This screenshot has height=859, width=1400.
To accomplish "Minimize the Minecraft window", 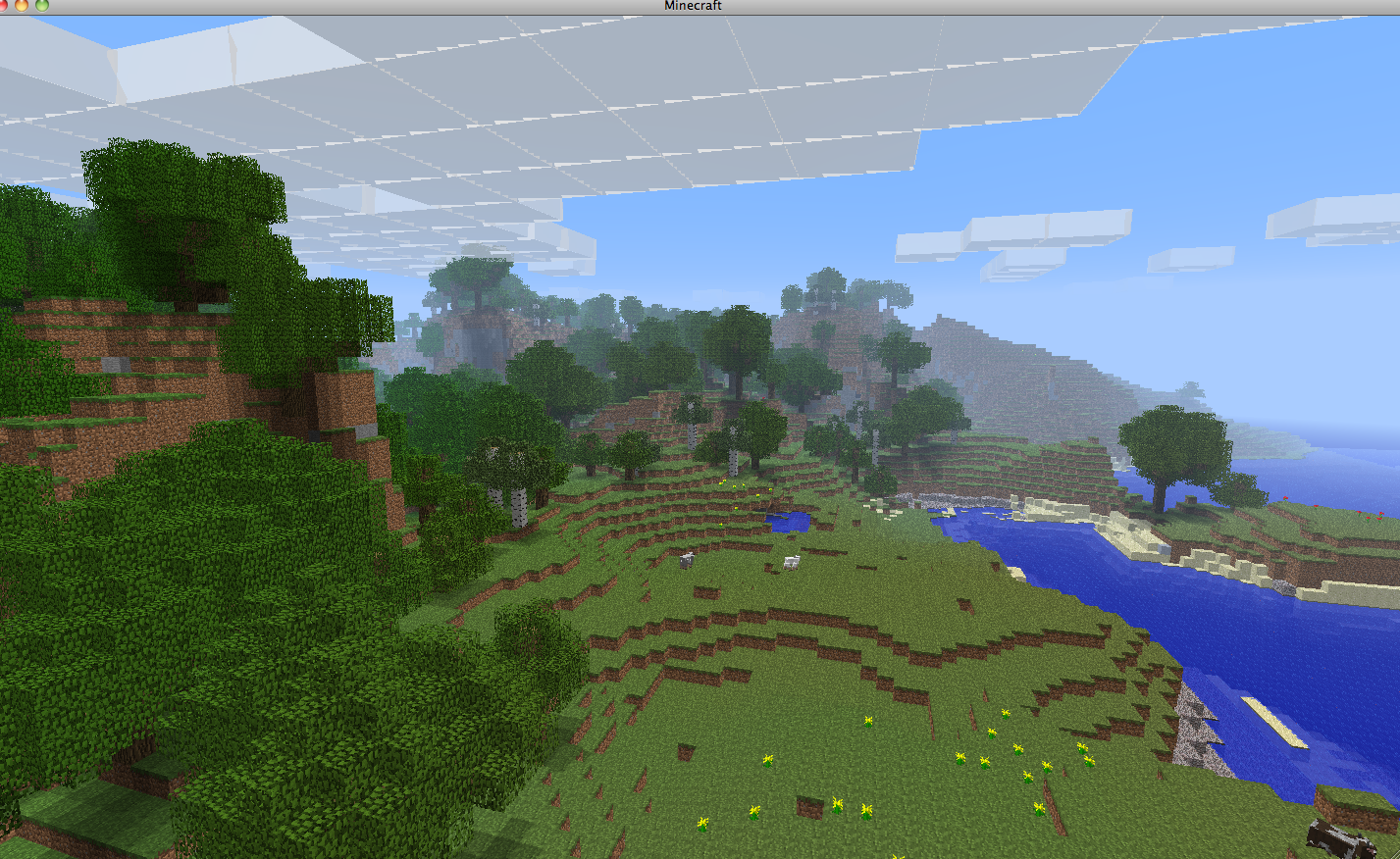I will click(x=22, y=6).
